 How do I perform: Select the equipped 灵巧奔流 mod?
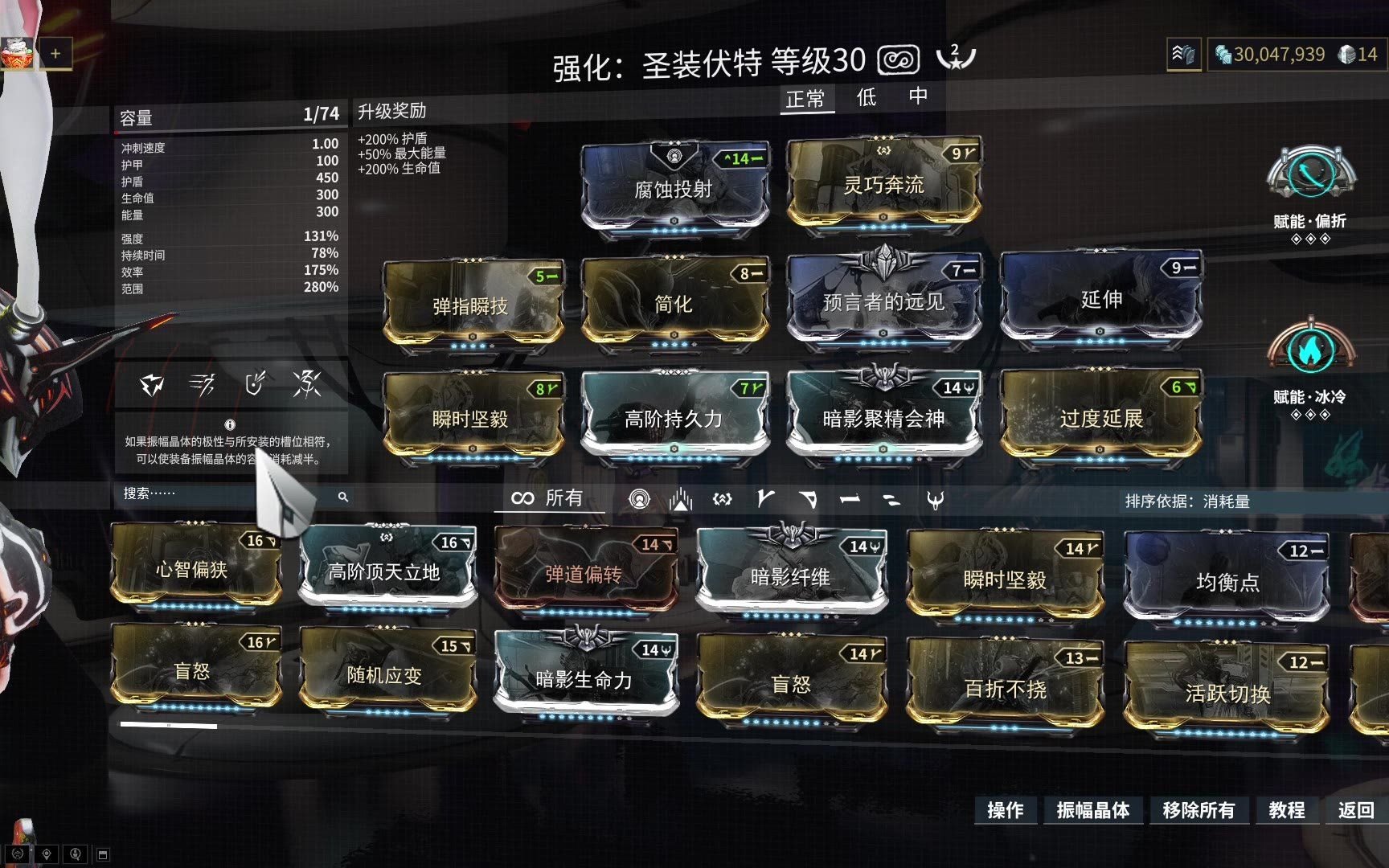pos(883,185)
